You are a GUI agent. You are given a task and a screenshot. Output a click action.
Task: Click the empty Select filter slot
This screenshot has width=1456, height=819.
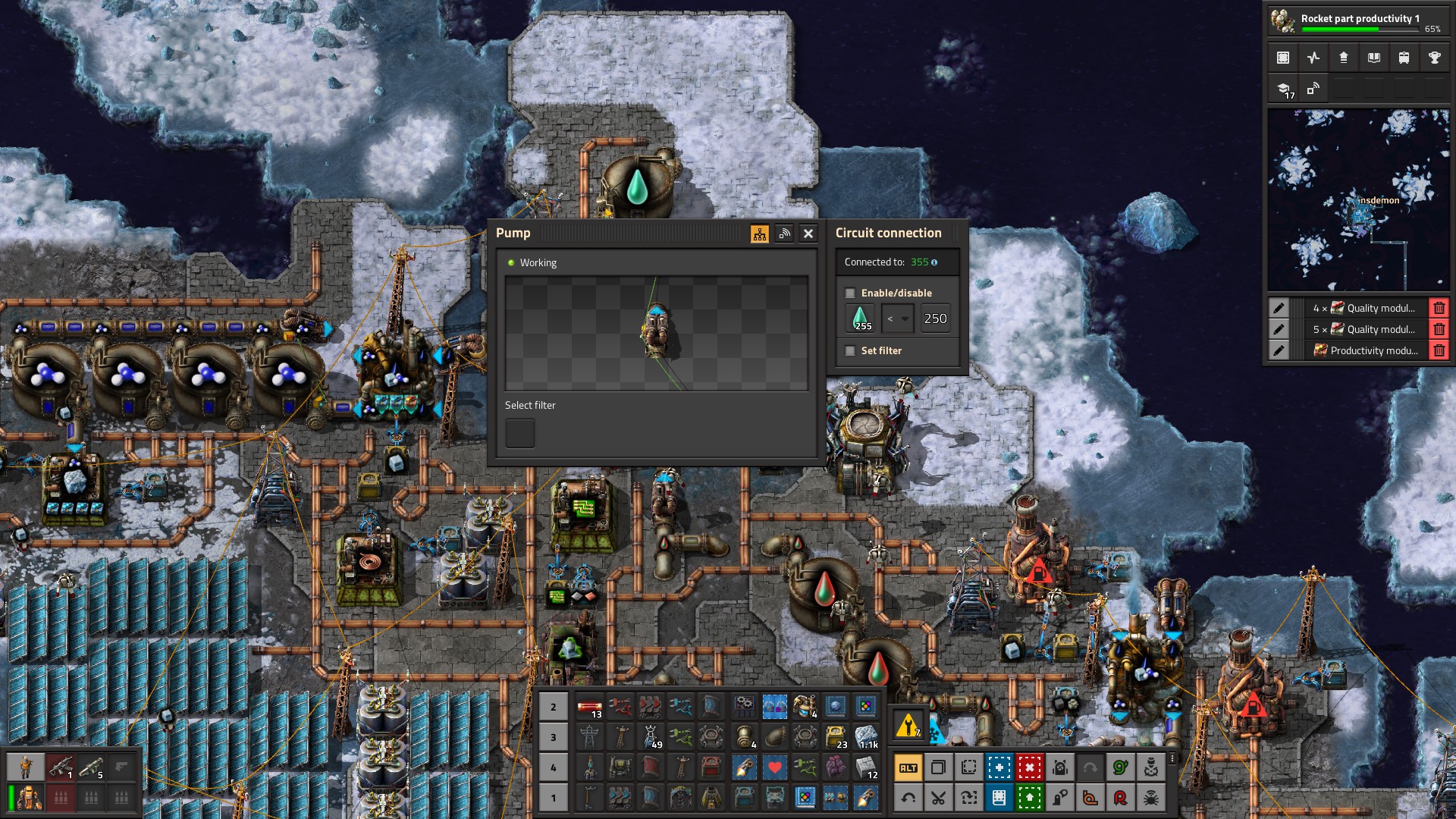(520, 433)
